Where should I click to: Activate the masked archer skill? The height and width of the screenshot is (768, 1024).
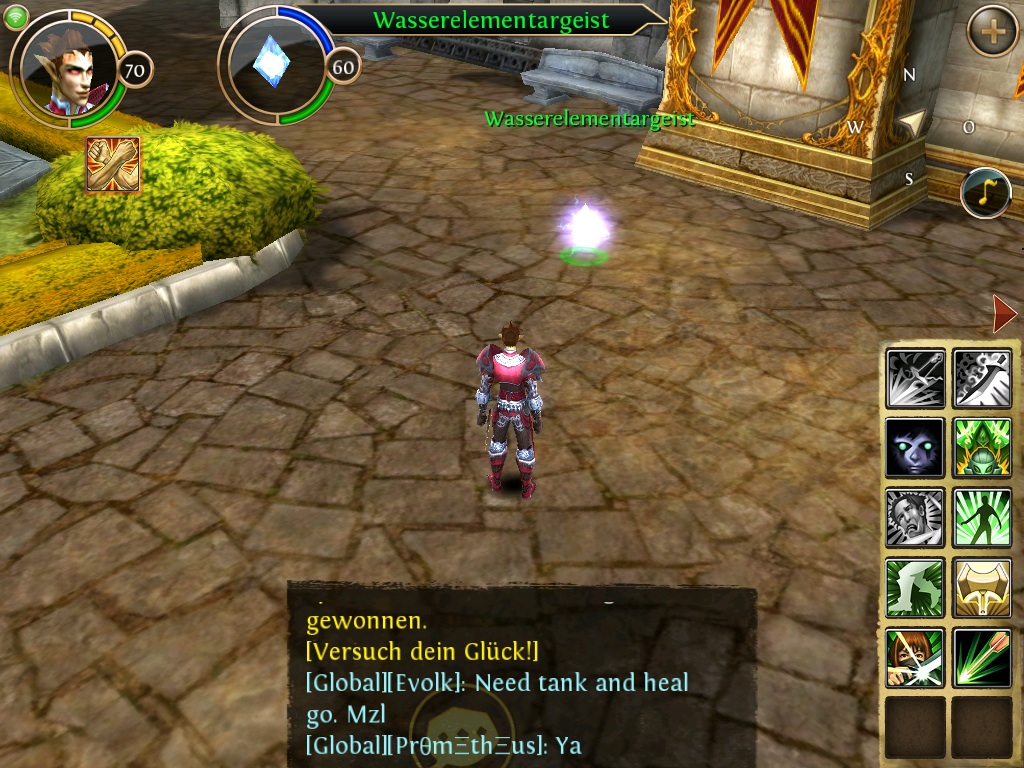pyautogui.click(x=915, y=658)
